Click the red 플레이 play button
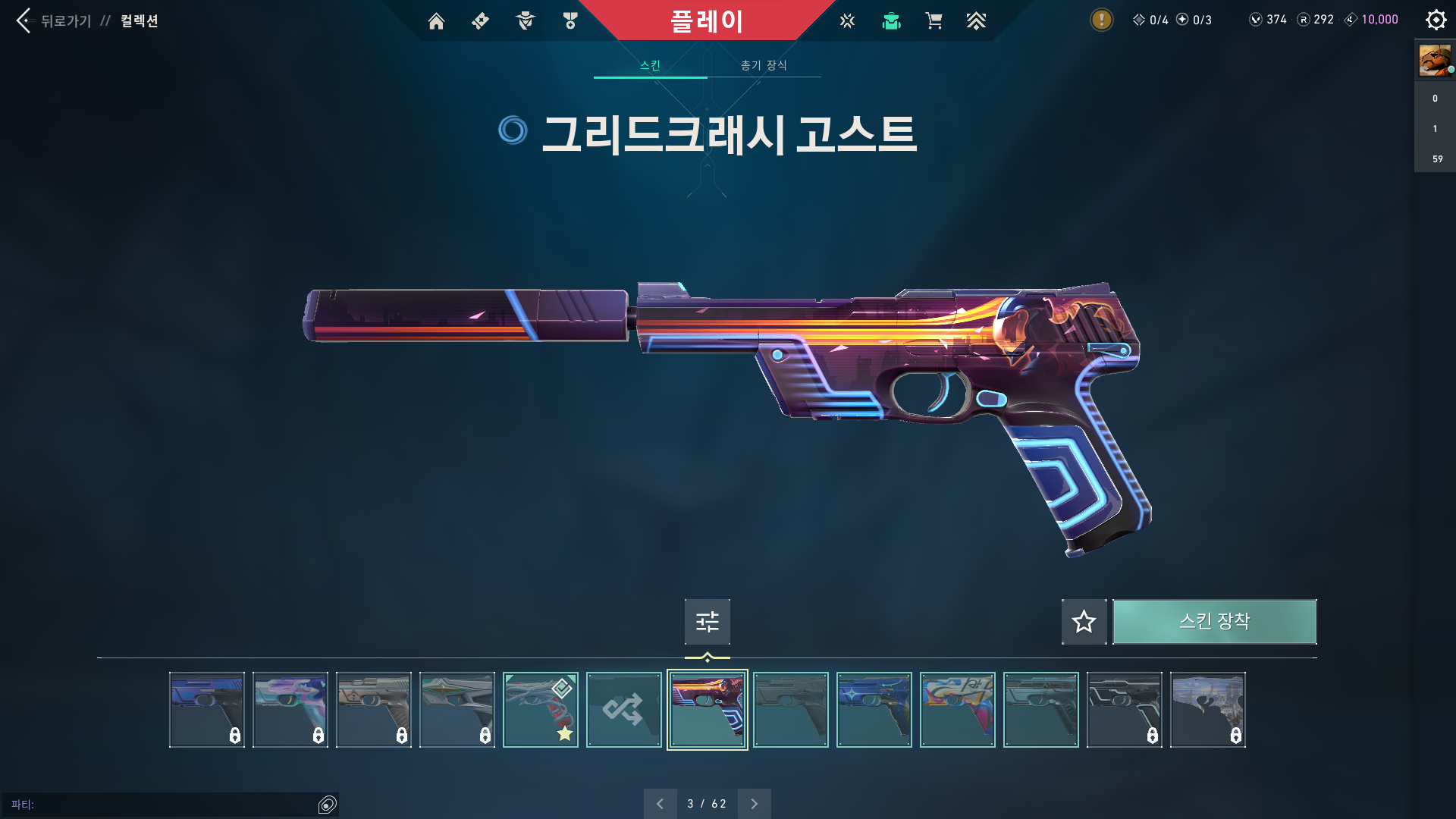The width and height of the screenshot is (1456, 819). pos(706,20)
